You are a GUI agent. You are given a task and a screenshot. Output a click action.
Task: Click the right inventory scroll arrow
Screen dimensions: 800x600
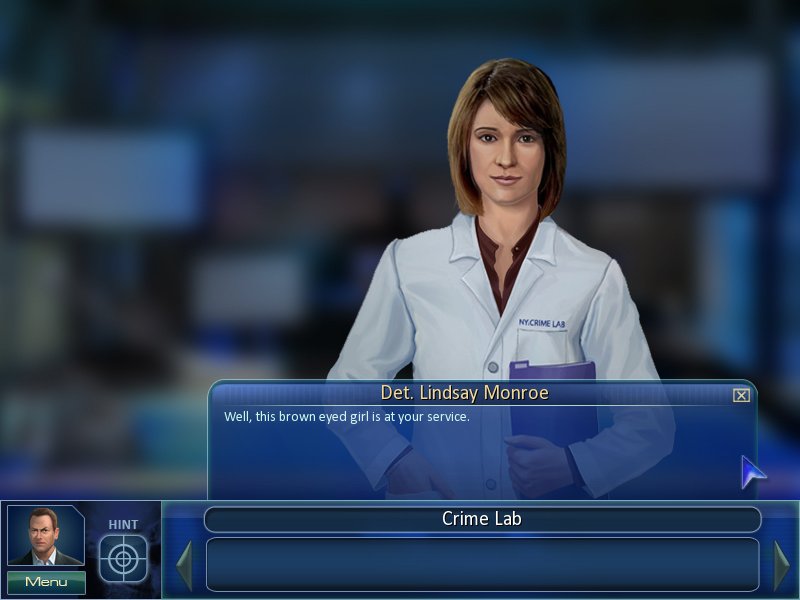(x=781, y=565)
